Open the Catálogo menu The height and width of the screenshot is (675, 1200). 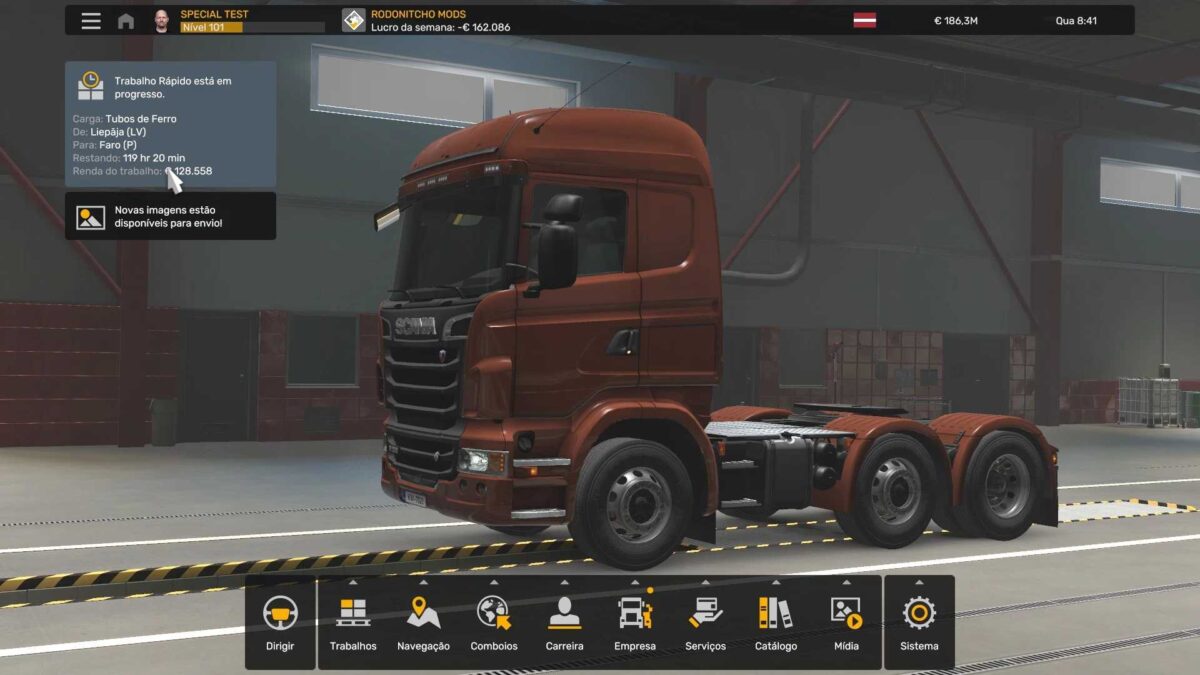(x=776, y=622)
